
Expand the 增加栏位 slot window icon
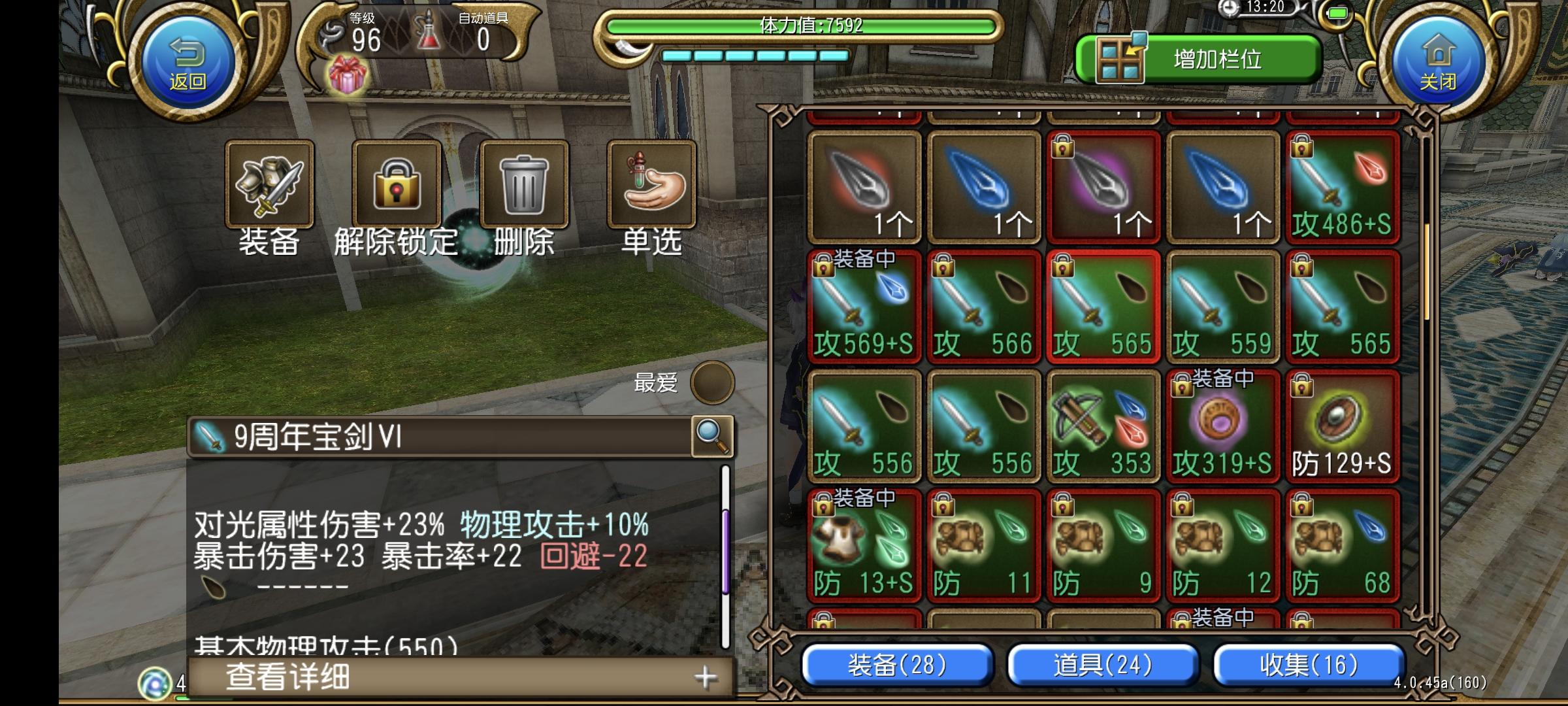1120,59
